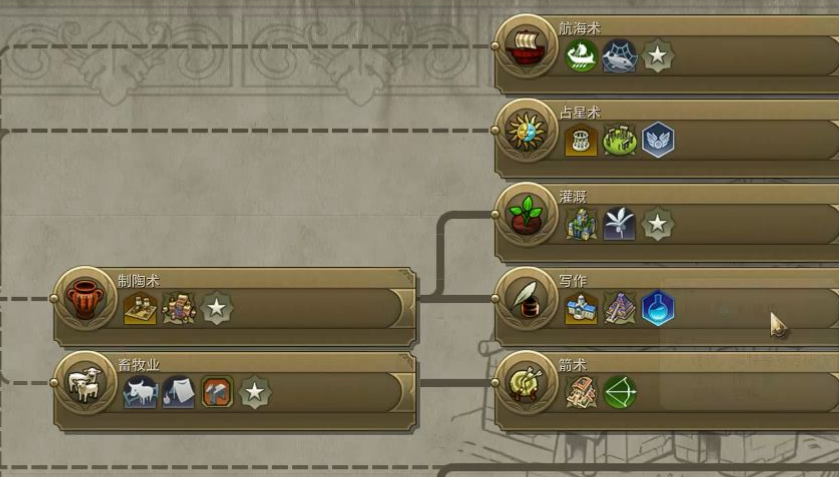839x477 pixels.
Task: Choose the 写作 writing technology
Action: pyautogui.click(x=524, y=298)
